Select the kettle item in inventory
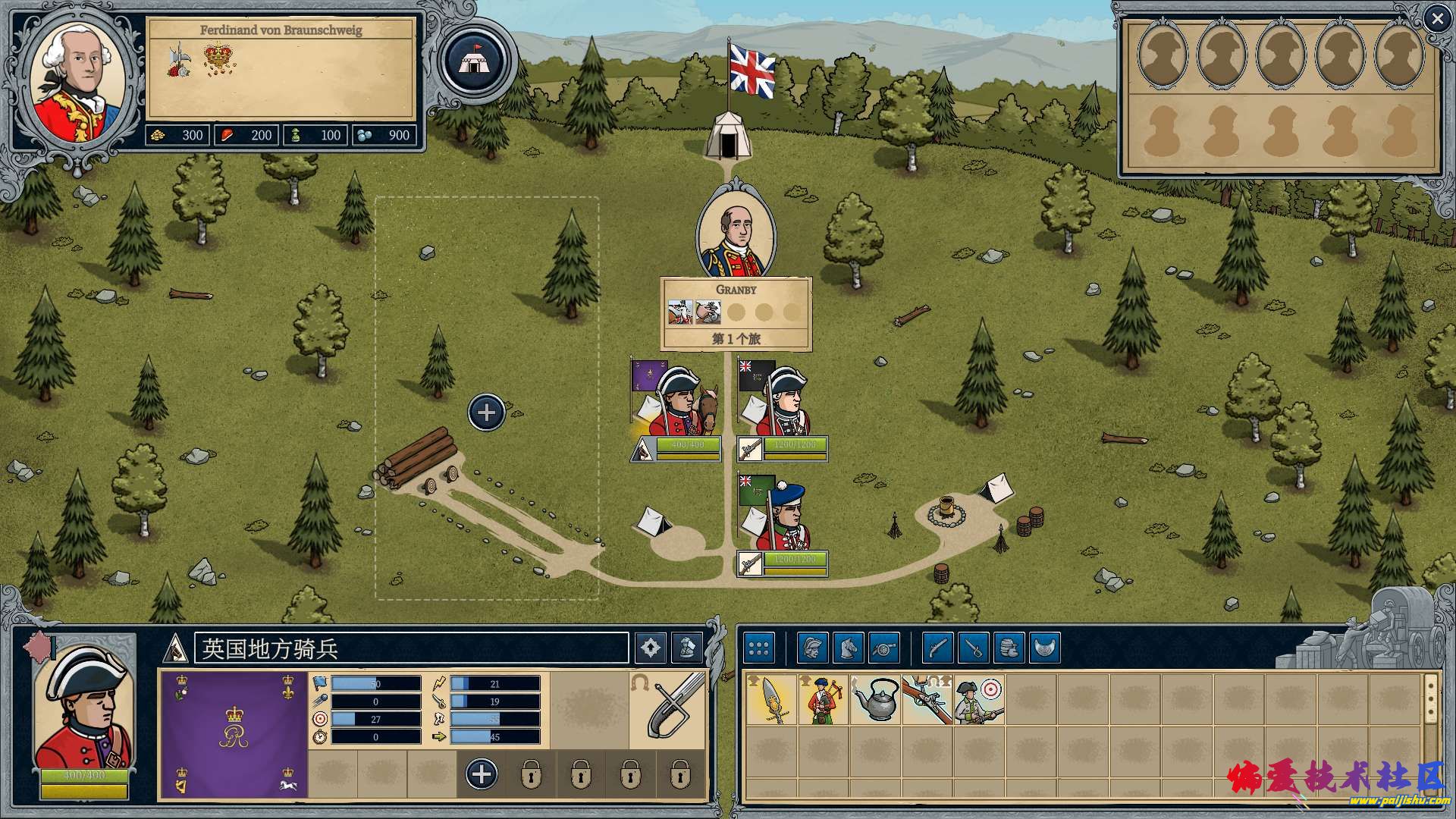 tap(876, 700)
